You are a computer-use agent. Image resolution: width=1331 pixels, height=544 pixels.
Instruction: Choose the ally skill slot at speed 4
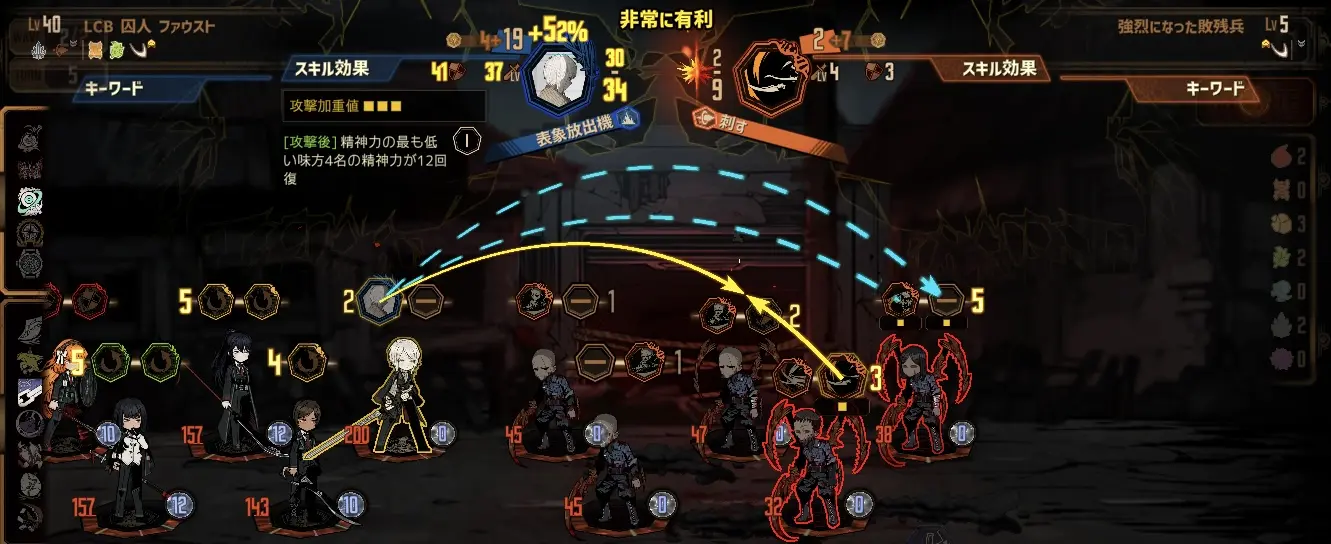(x=308, y=362)
